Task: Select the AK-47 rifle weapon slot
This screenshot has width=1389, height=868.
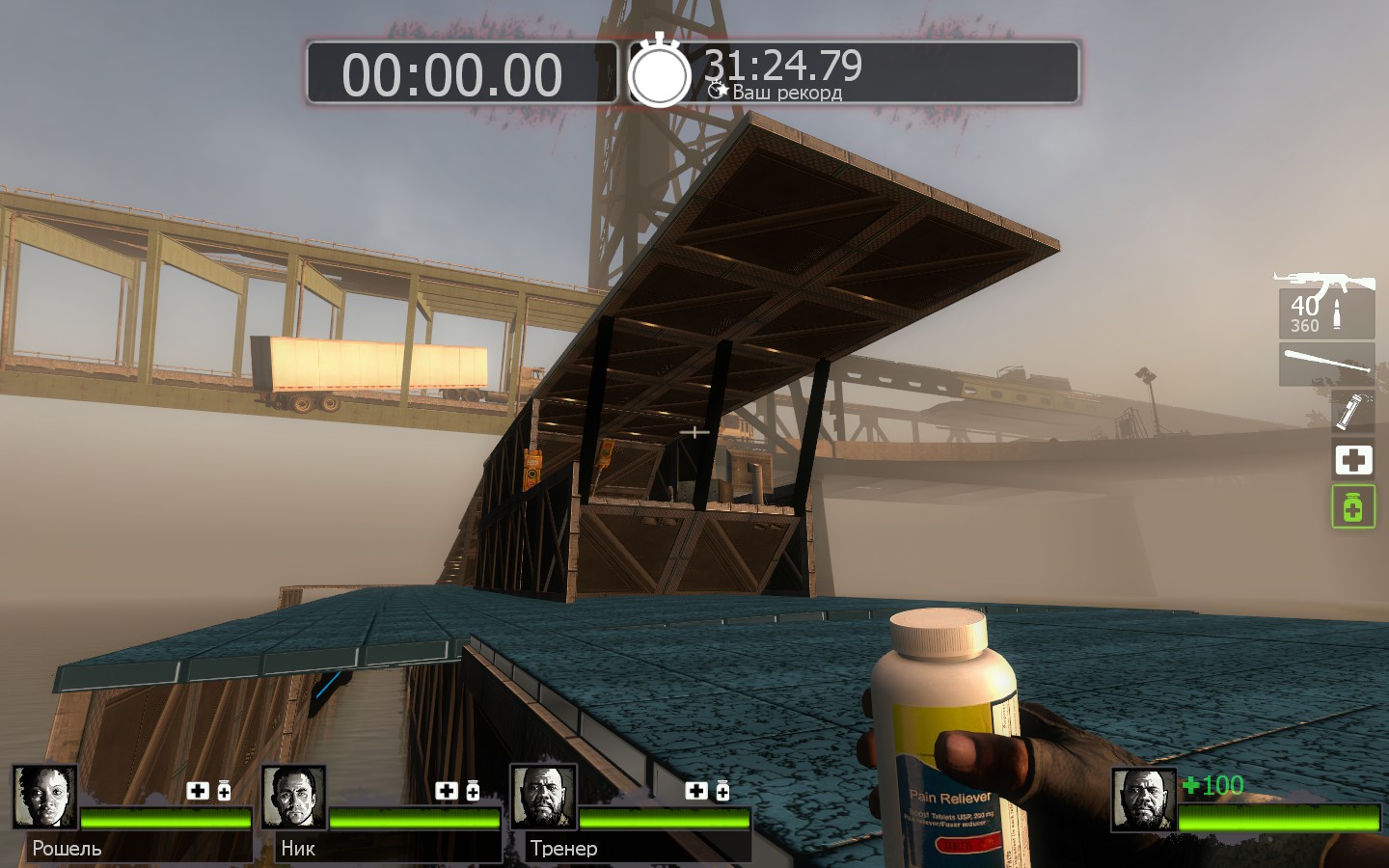Action: [x=1326, y=305]
